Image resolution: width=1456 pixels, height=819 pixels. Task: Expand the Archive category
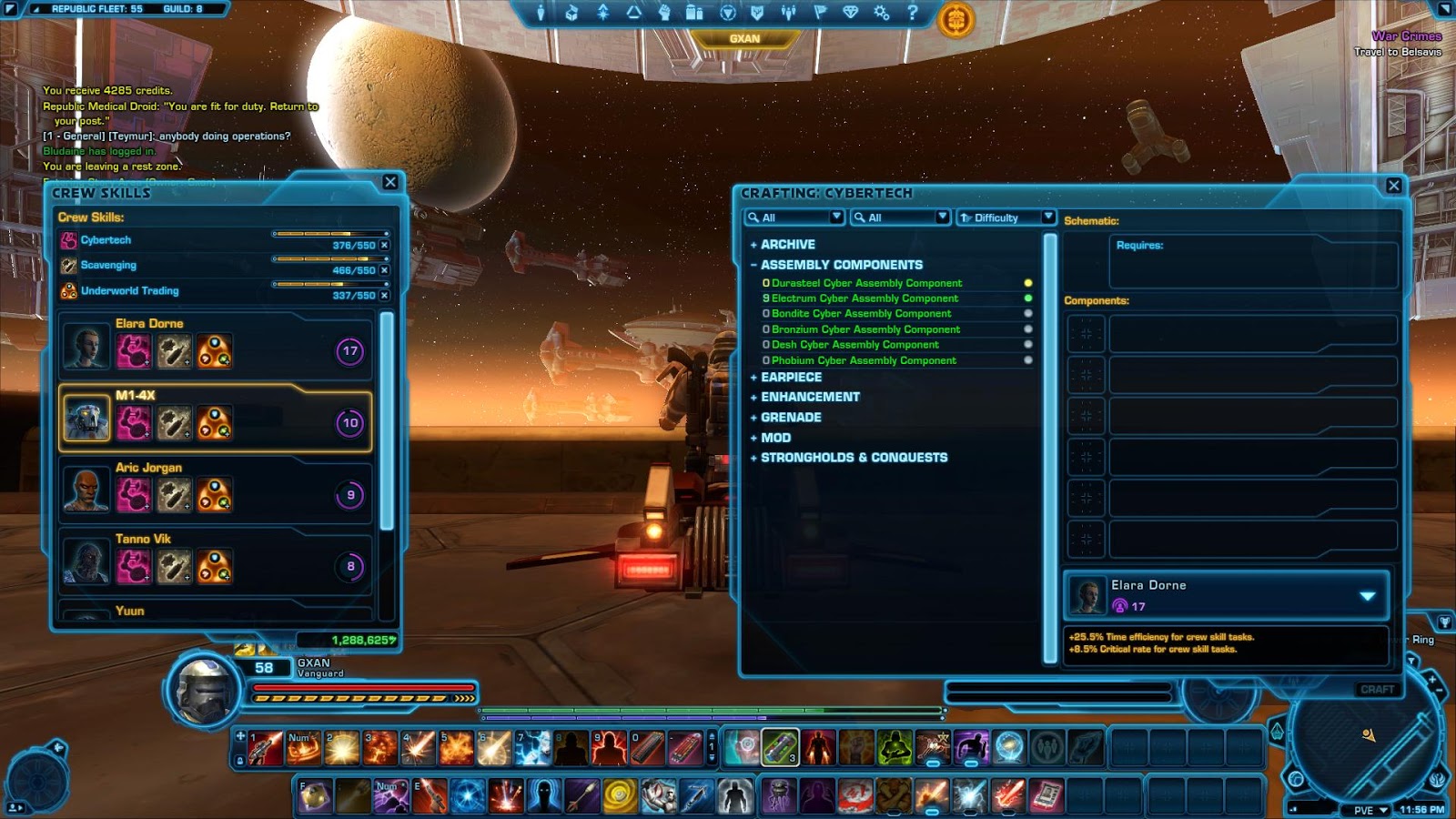[x=787, y=245]
